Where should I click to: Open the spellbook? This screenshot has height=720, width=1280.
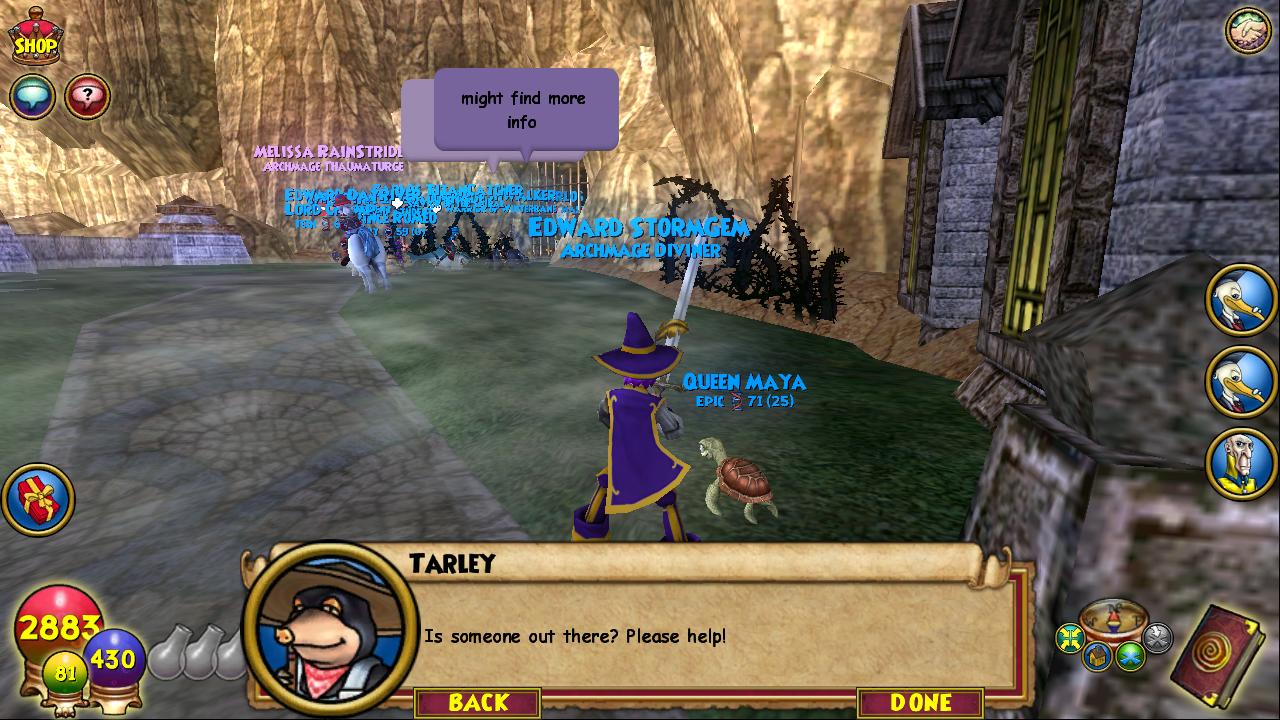coord(1220,654)
